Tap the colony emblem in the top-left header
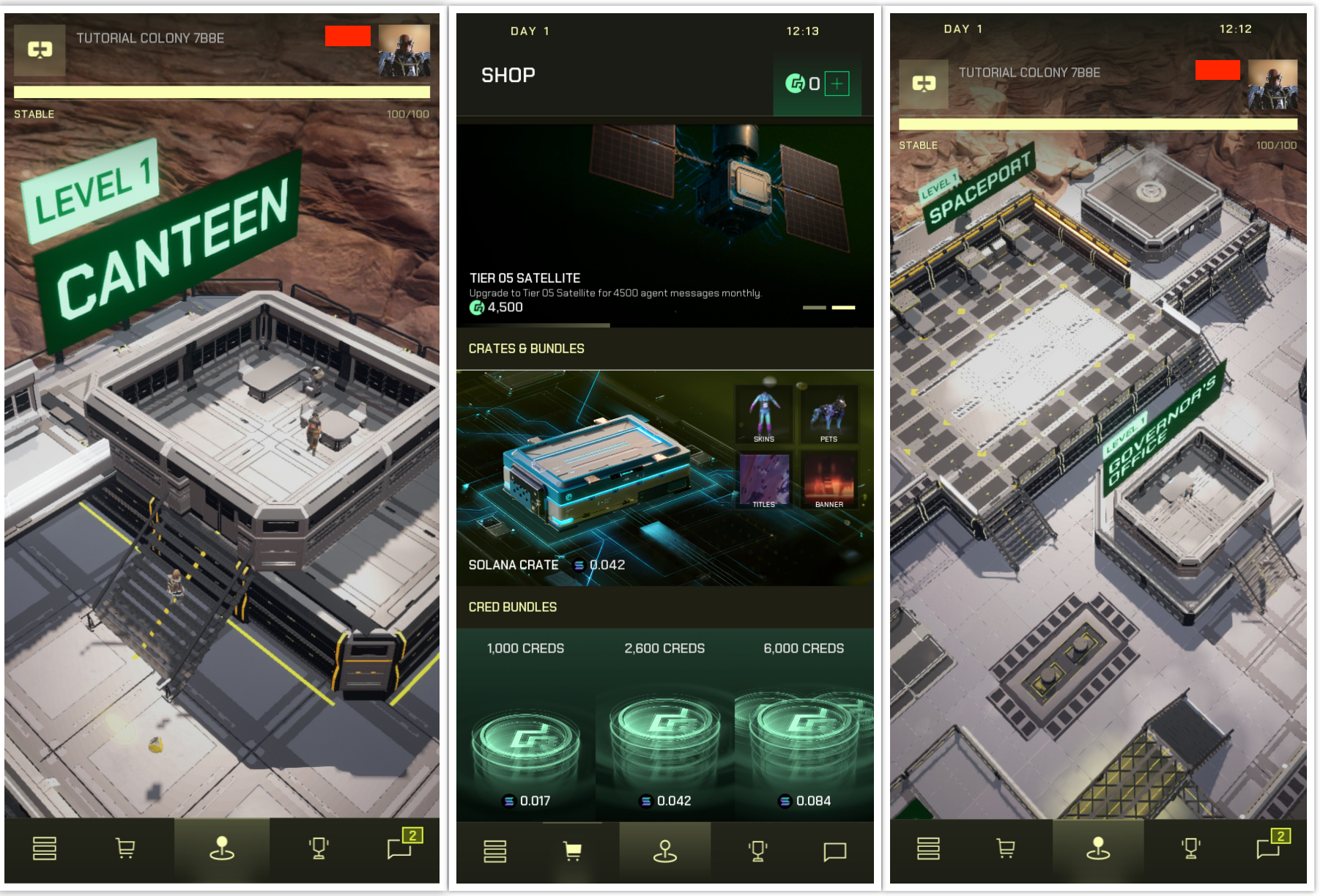 click(40, 51)
